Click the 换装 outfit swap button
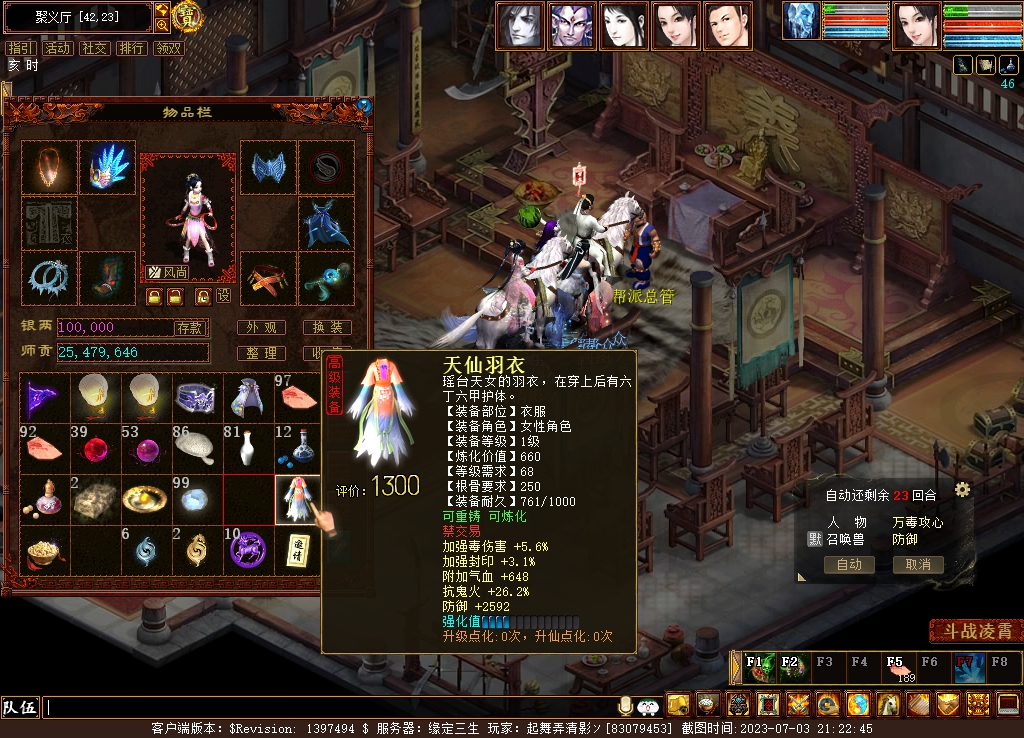Viewport: 1024px width, 738px height. coord(327,328)
